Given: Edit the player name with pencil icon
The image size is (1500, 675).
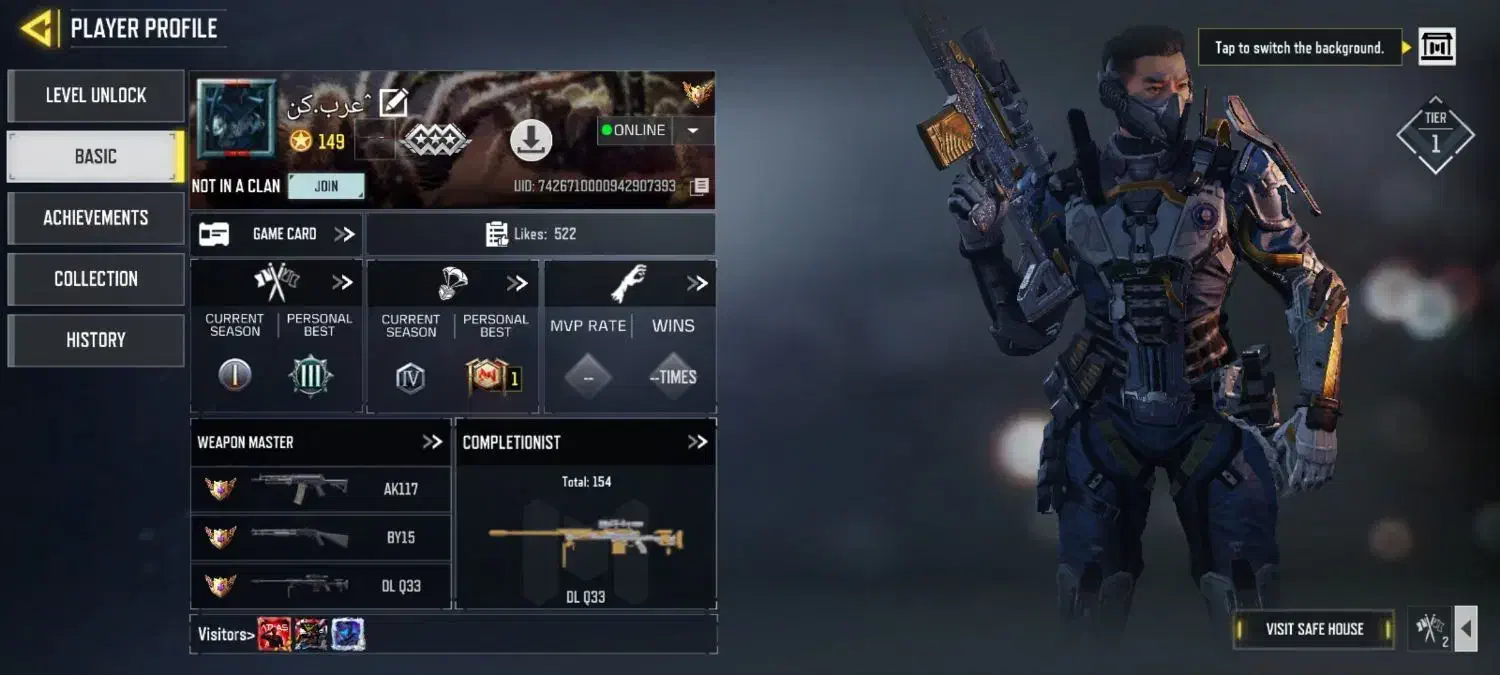Looking at the screenshot, I should pyautogui.click(x=393, y=102).
